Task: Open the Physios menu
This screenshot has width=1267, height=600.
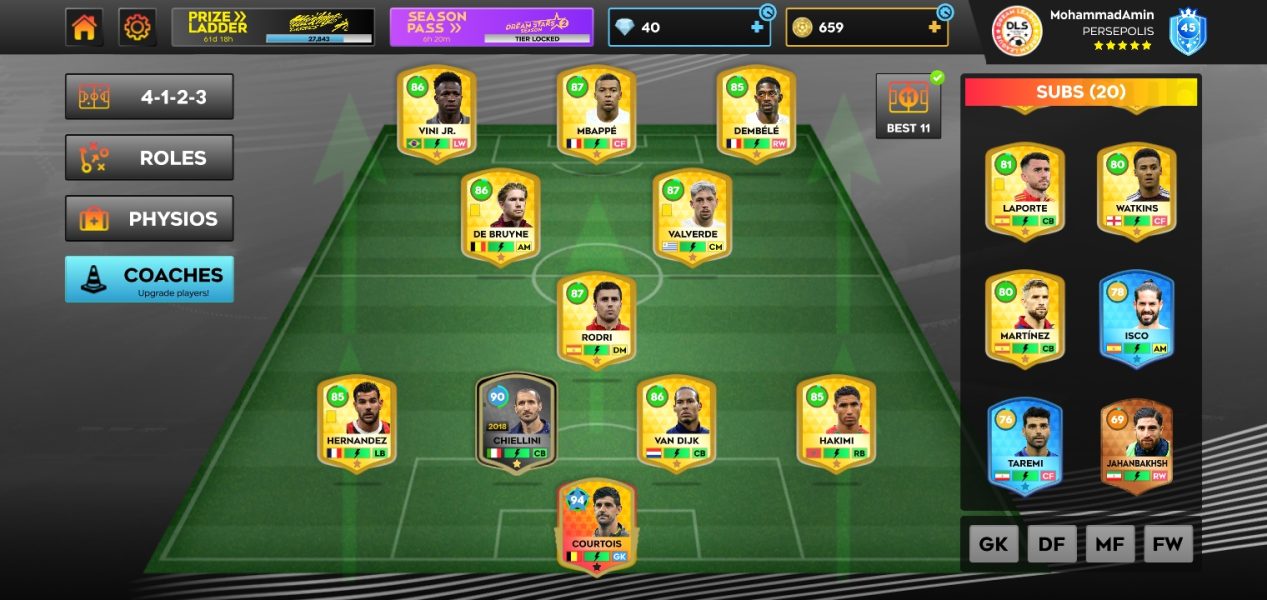Action: point(149,218)
